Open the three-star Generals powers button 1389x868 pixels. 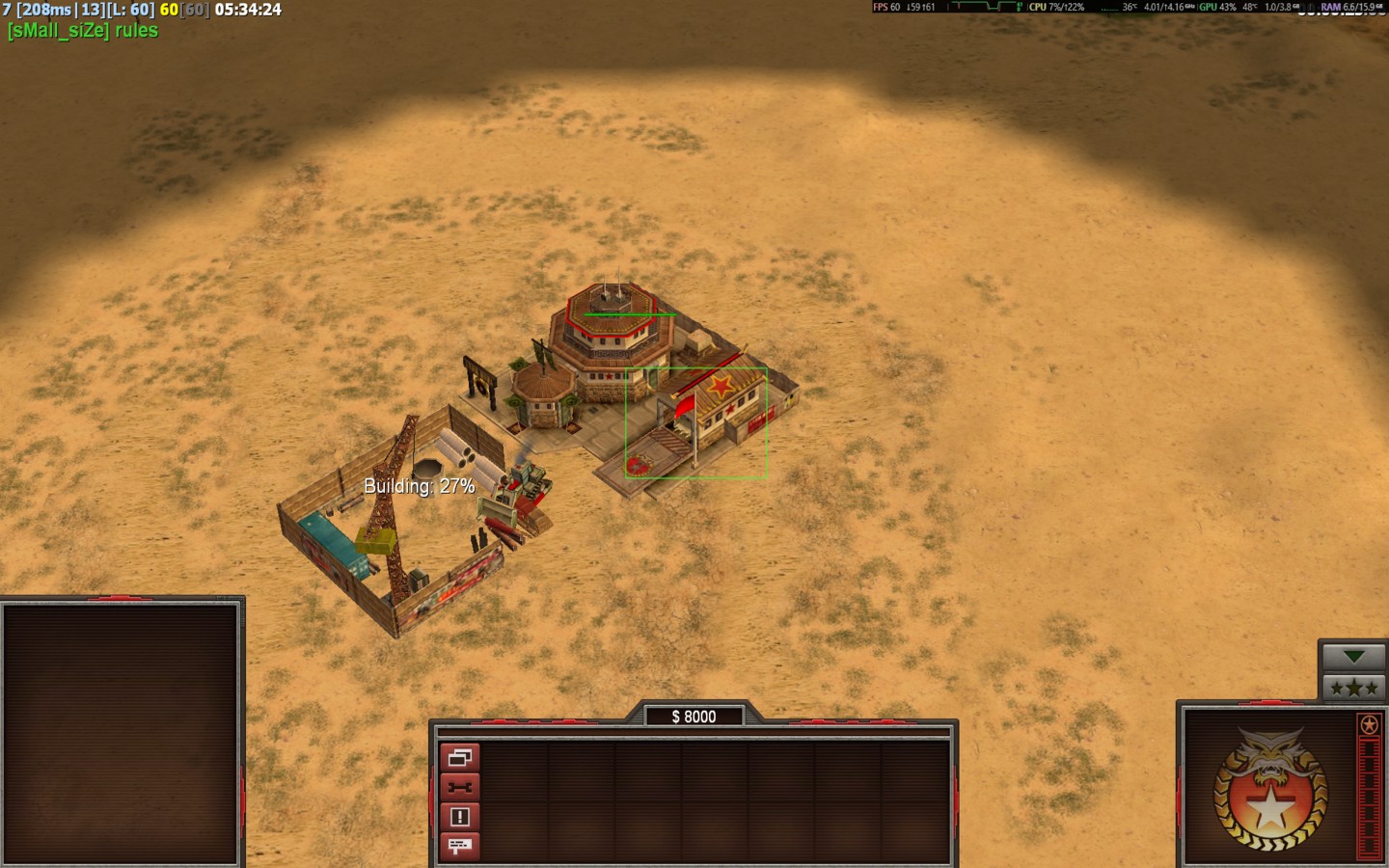tap(1353, 688)
